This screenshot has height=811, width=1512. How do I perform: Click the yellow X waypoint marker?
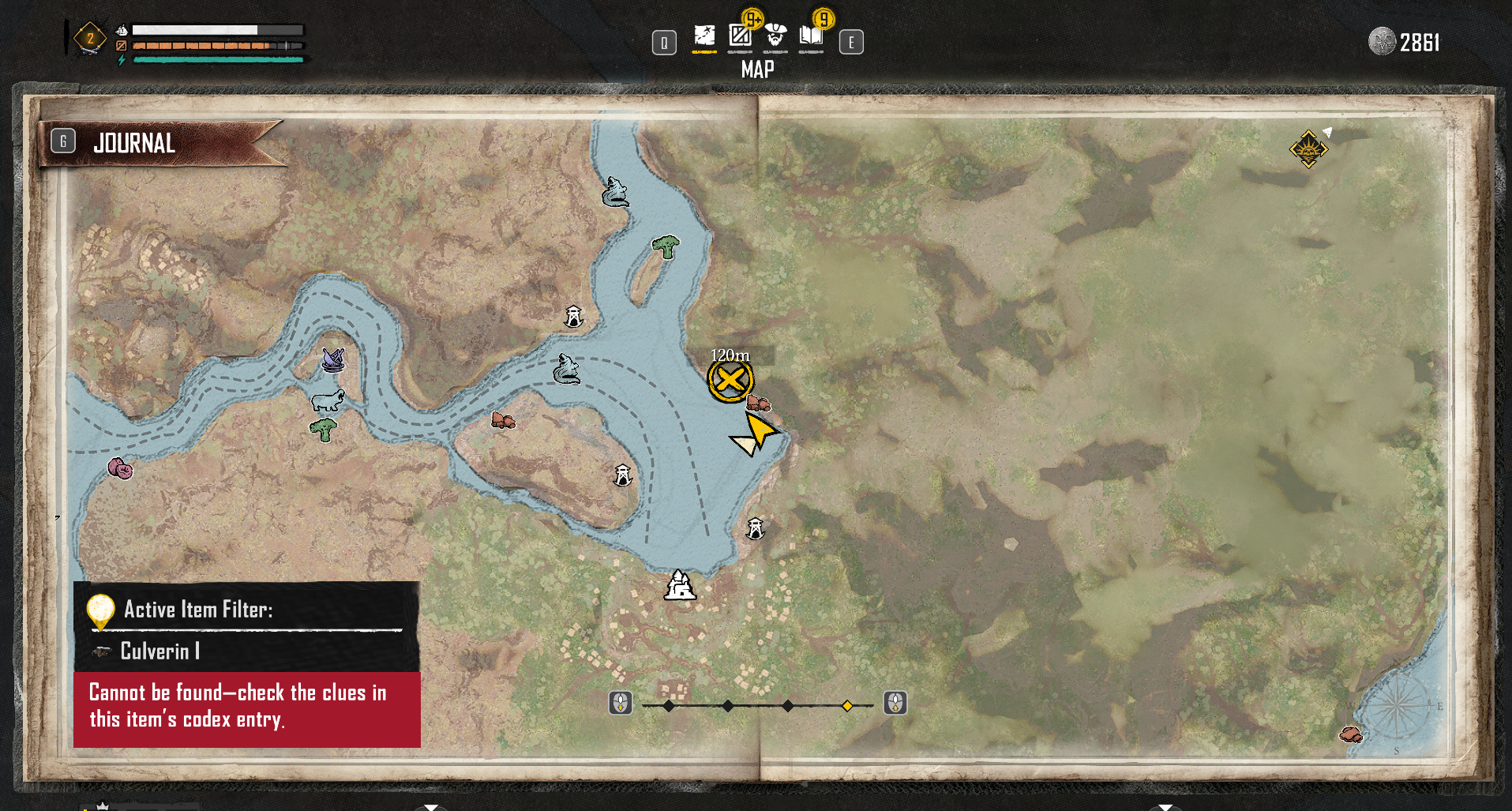coord(730,381)
